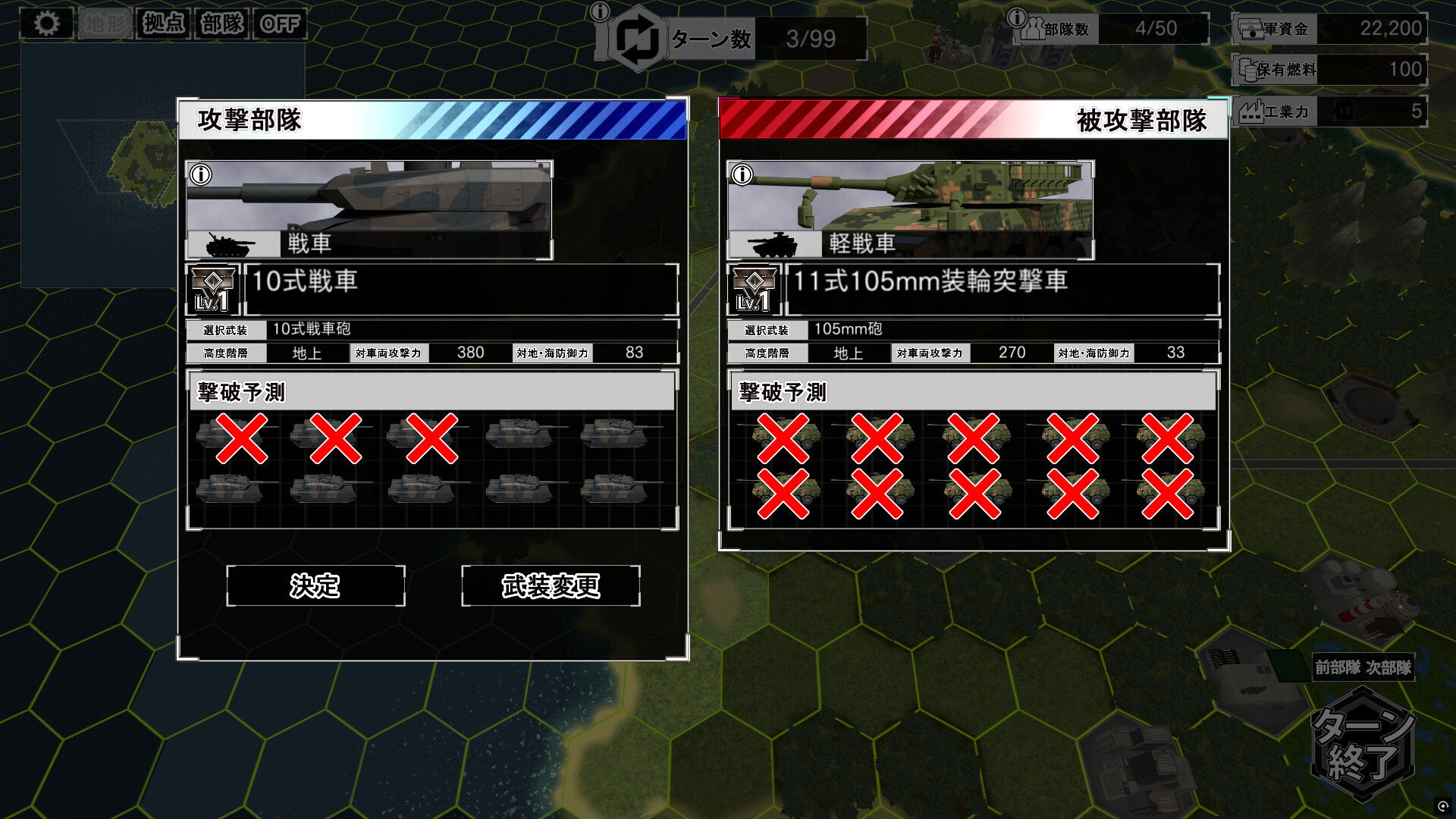Confirm the attack with 決定
The image size is (1456, 819).
(x=315, y=585)
